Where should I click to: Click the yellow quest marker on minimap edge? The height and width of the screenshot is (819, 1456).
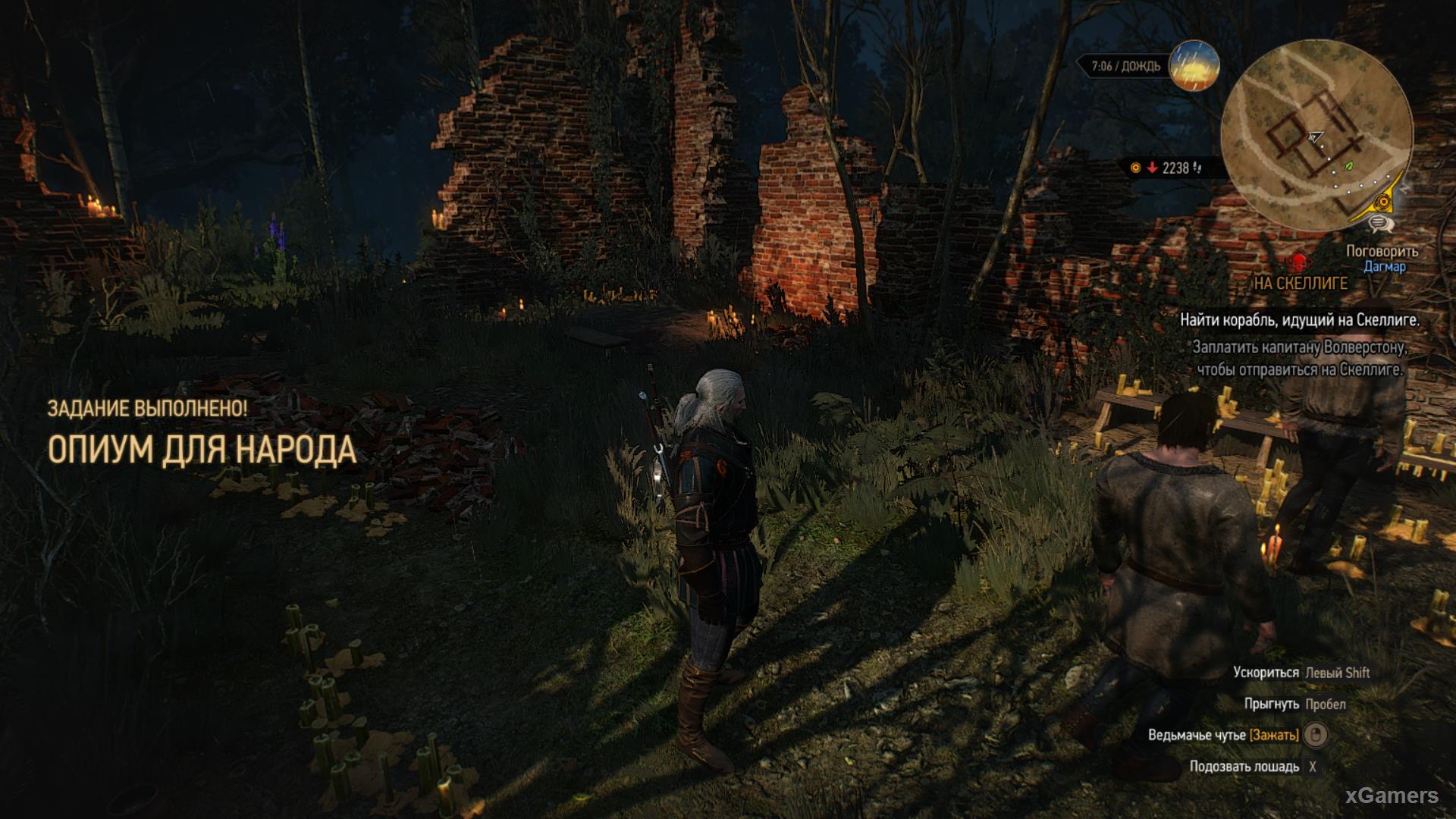[x=1385, y=202]
